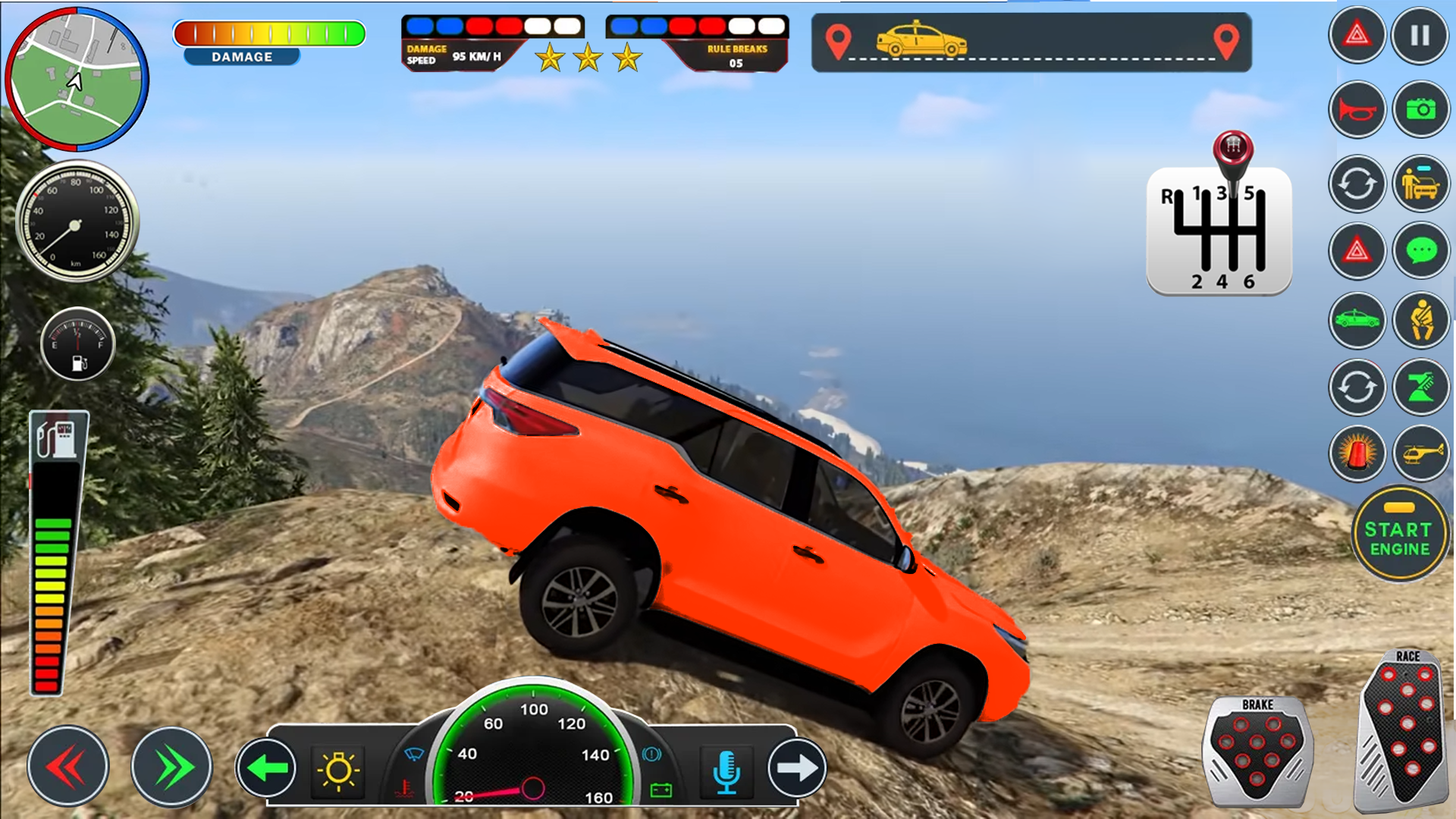Reset the vehicle position

tap(1357, 184)
